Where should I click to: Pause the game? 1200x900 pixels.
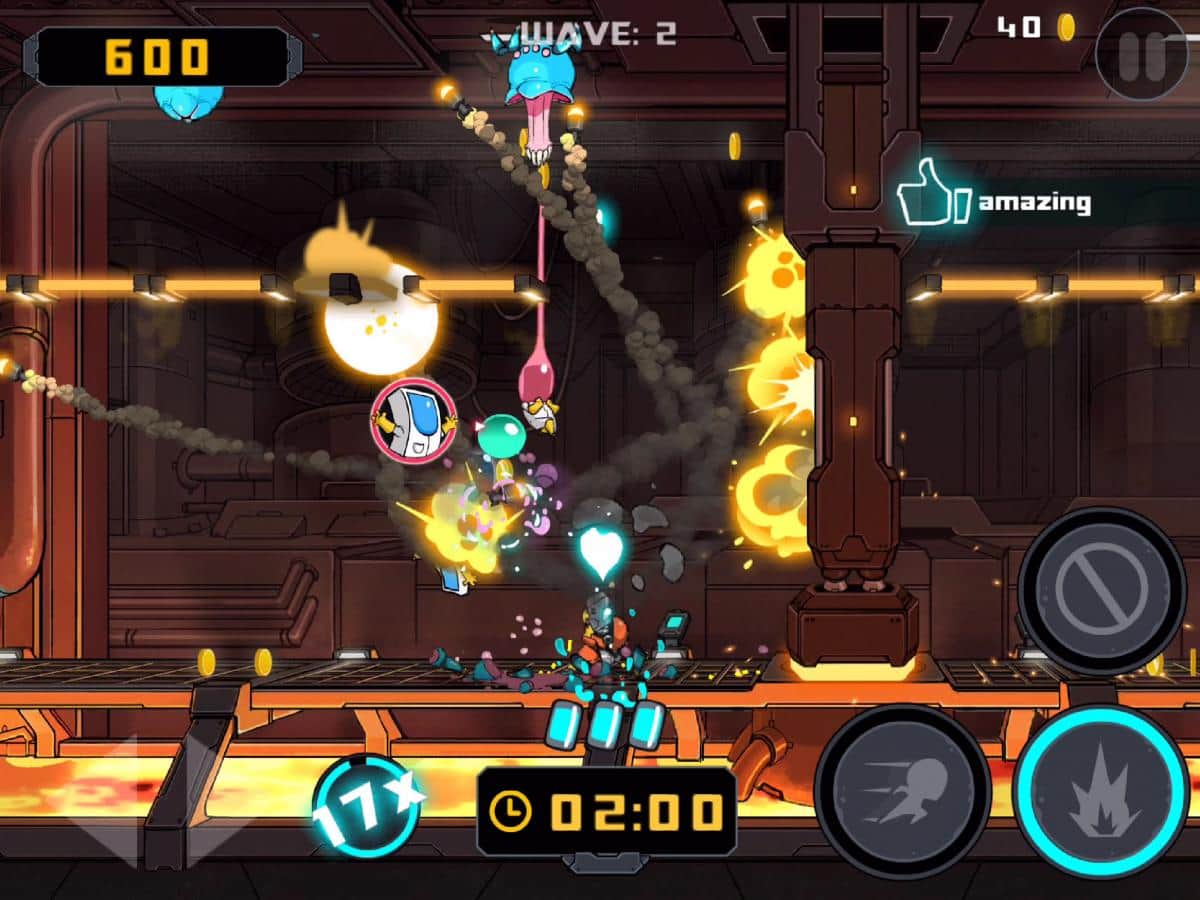tap(1141, 54)
